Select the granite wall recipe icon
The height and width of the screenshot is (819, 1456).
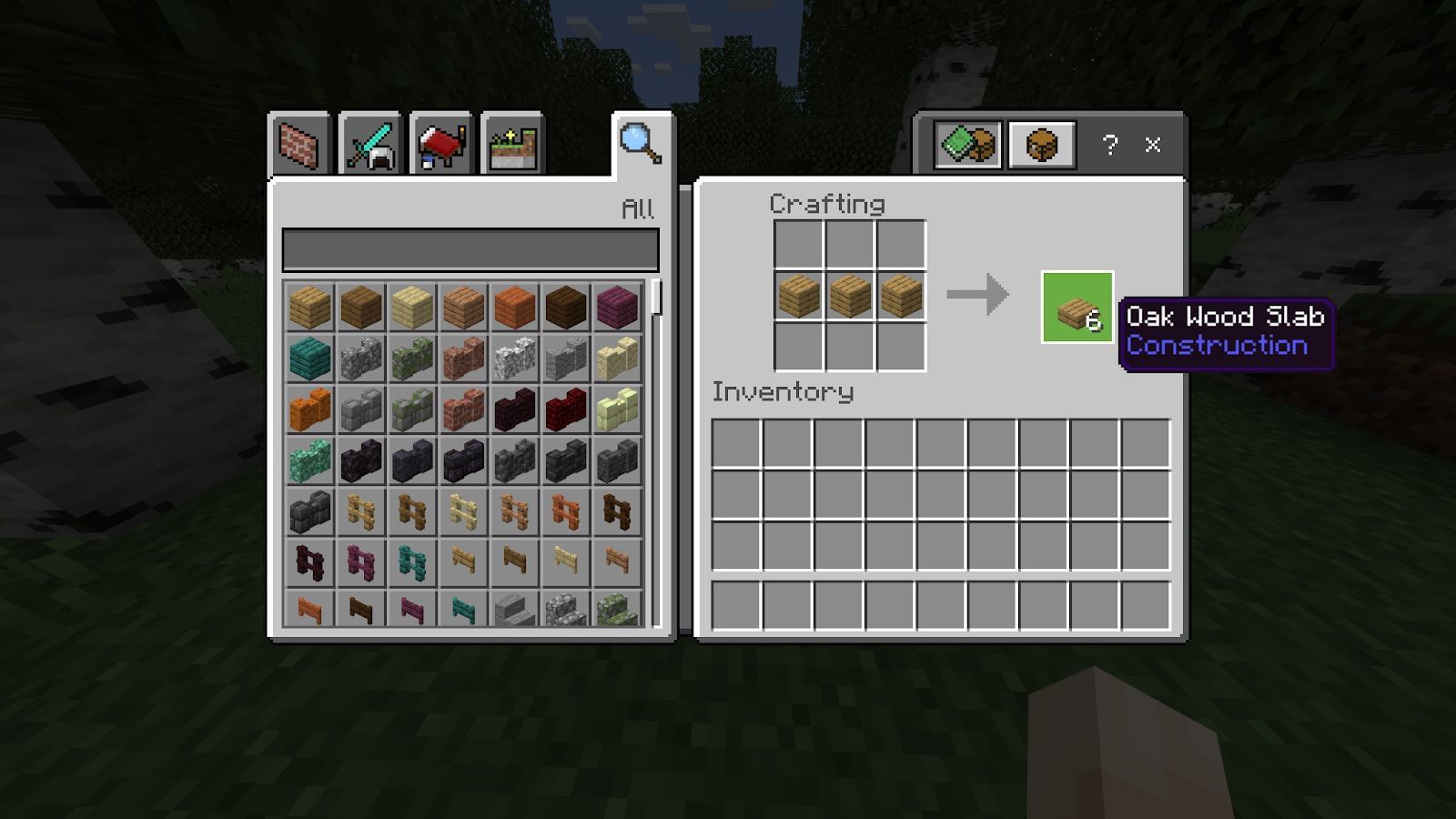pyautogui.click(x=464, y=358)
